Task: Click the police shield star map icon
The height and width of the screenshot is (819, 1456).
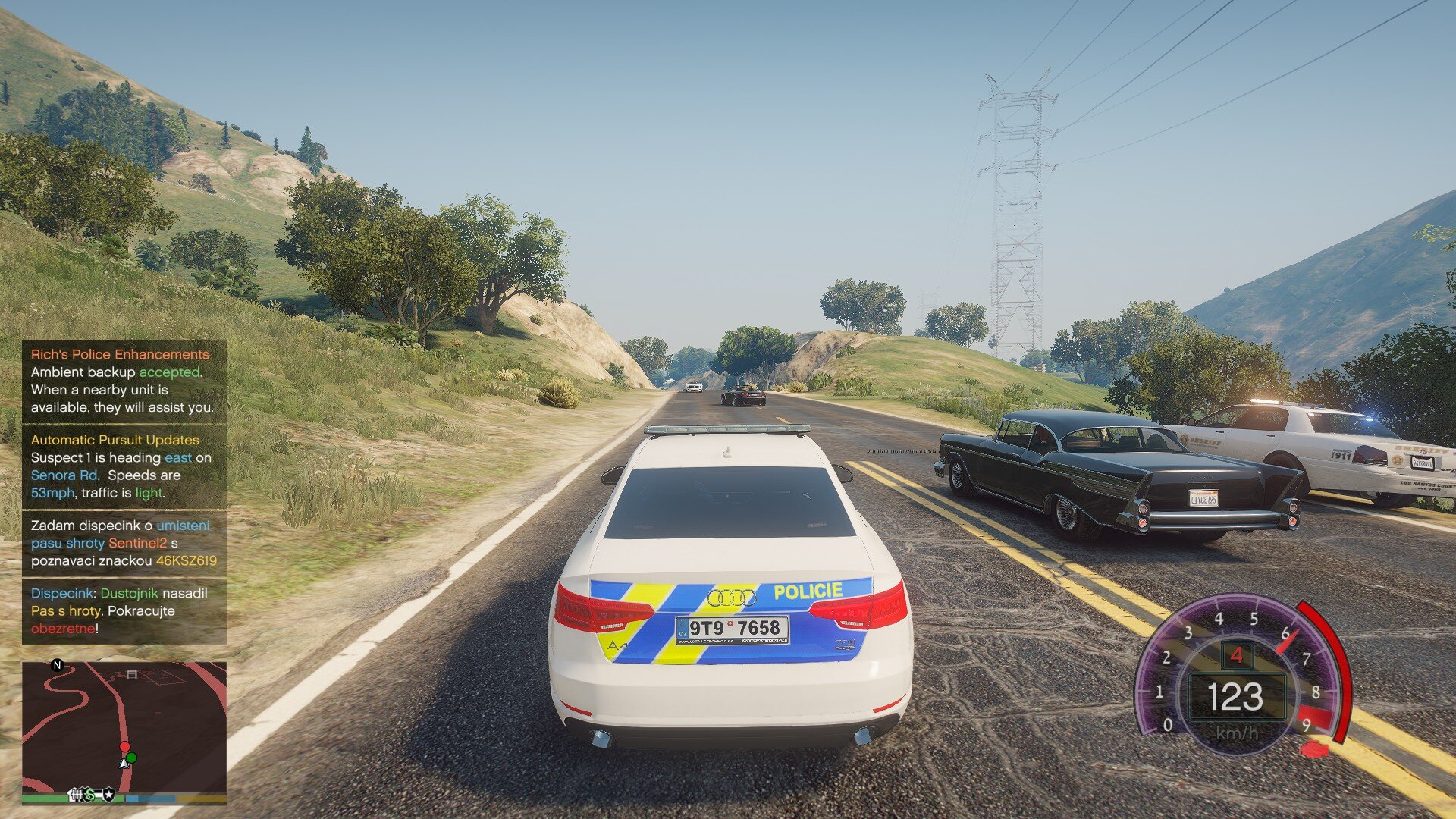Action: (108, 794)
